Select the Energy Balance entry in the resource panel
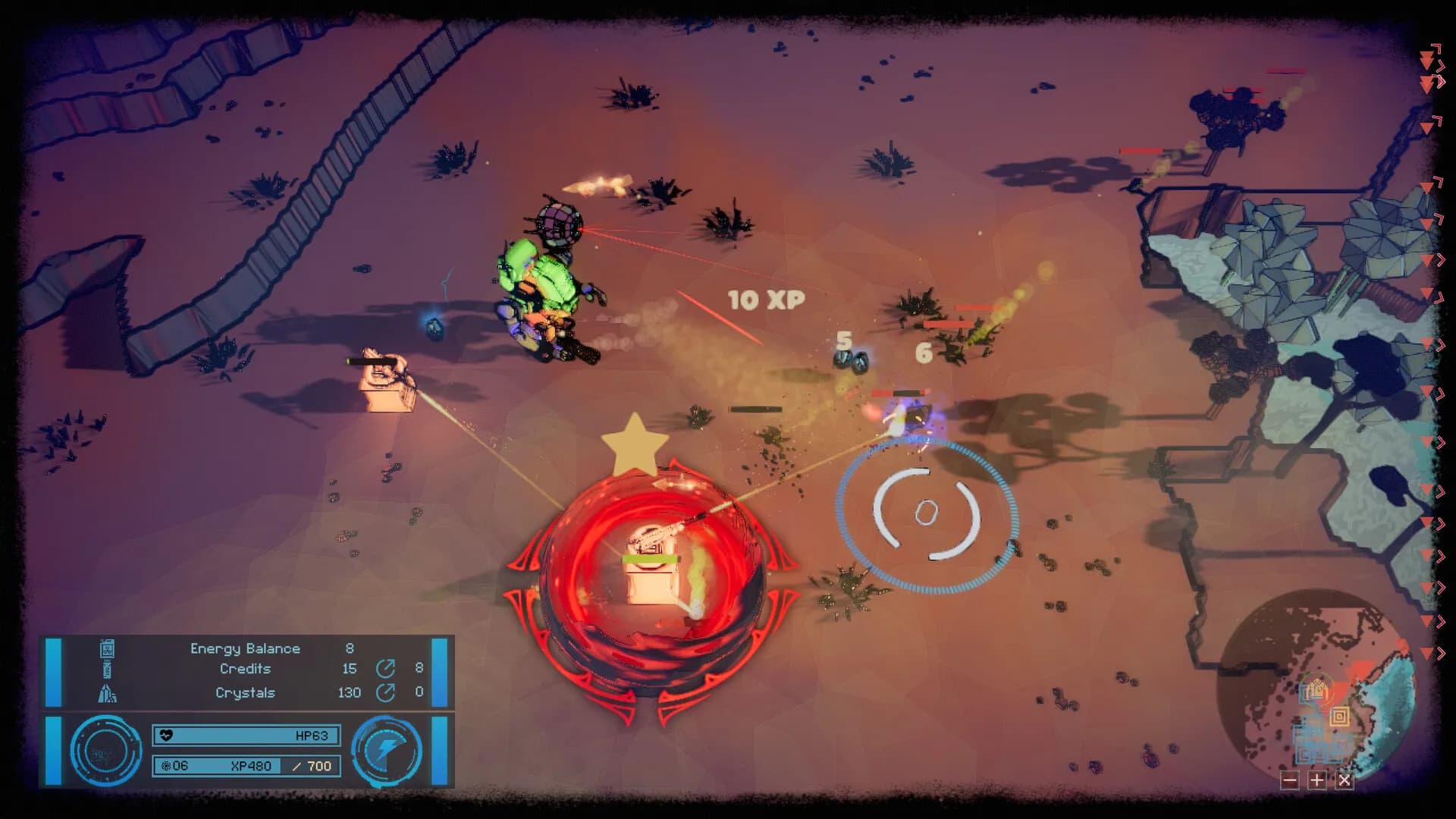The width and height of the screenshot is (1456, 819). coord(244,648)
